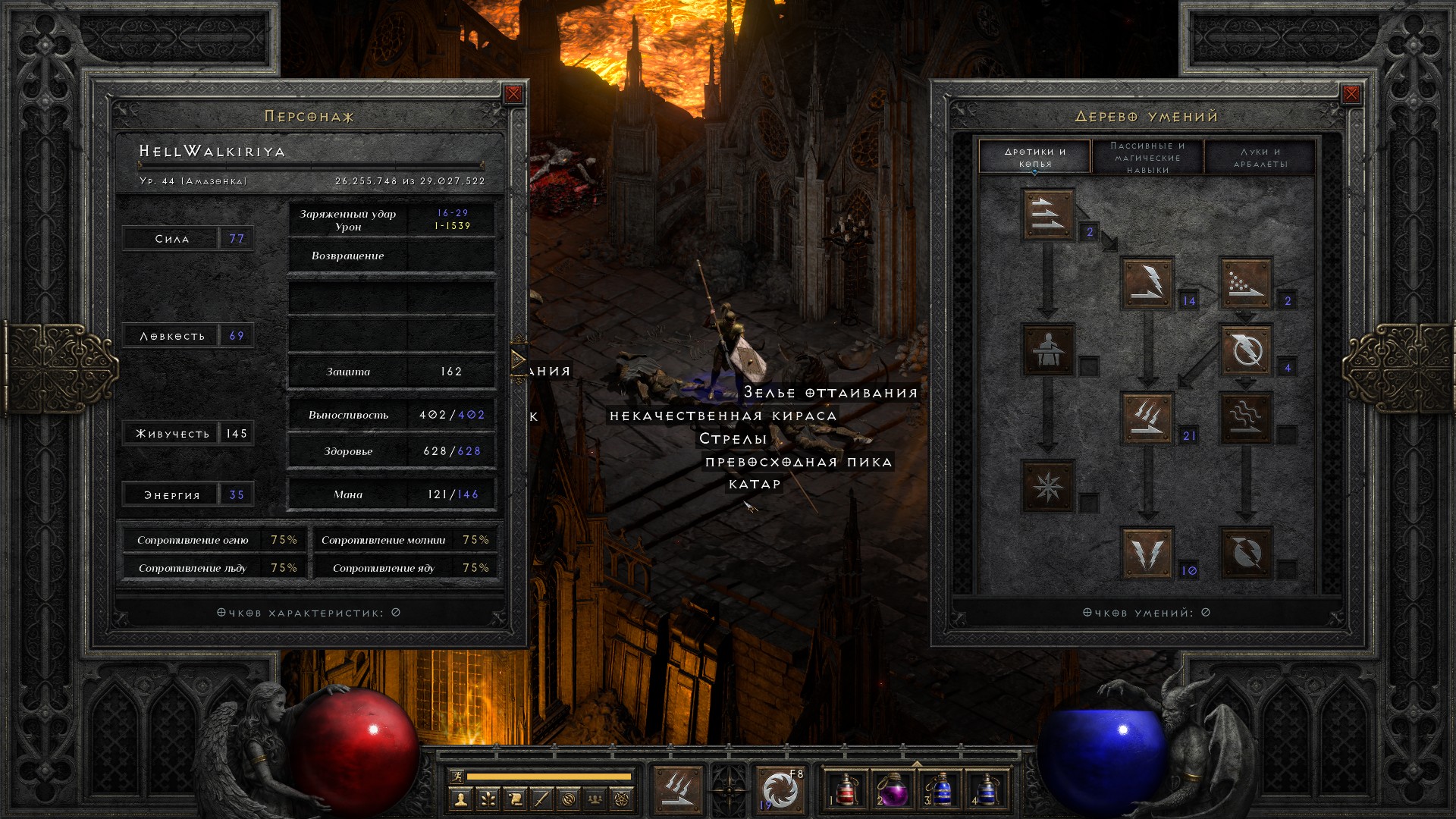Select the Дротики и копья tab
This screenshot has width=1456, height=819.
(x=1035, y=157)
